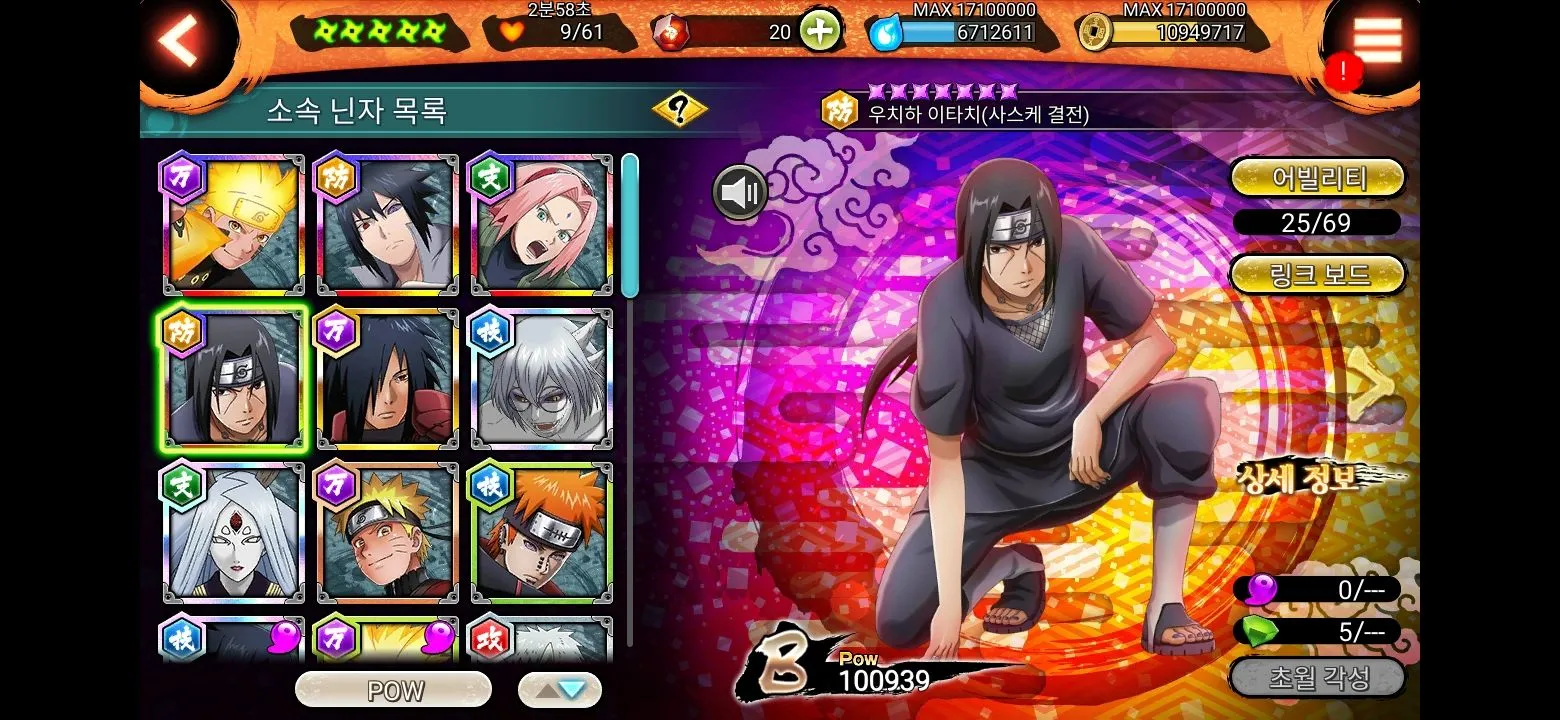Open the yellow question mark help

680,110
